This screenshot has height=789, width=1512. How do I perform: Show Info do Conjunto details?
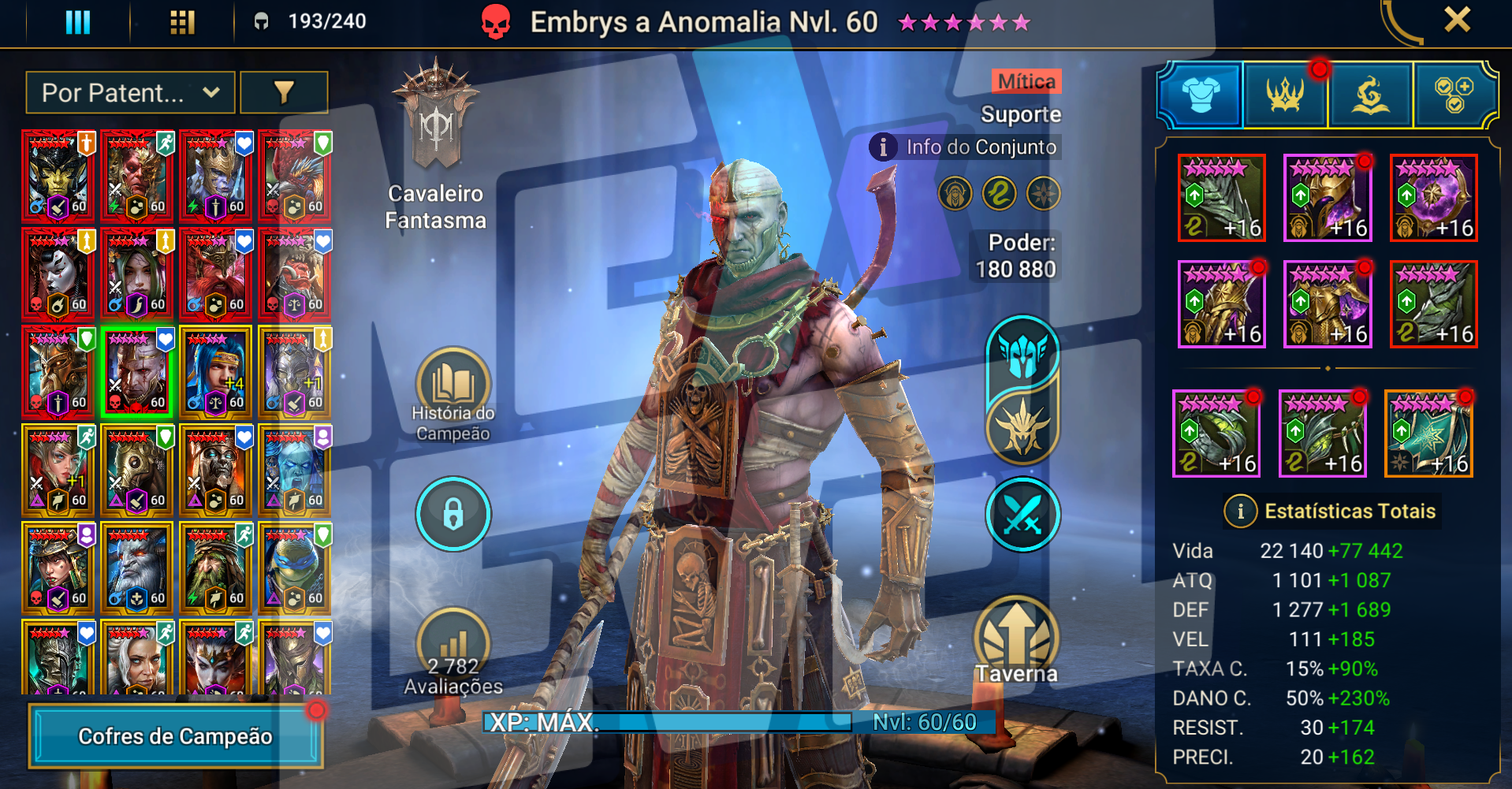tap(966, 147)
